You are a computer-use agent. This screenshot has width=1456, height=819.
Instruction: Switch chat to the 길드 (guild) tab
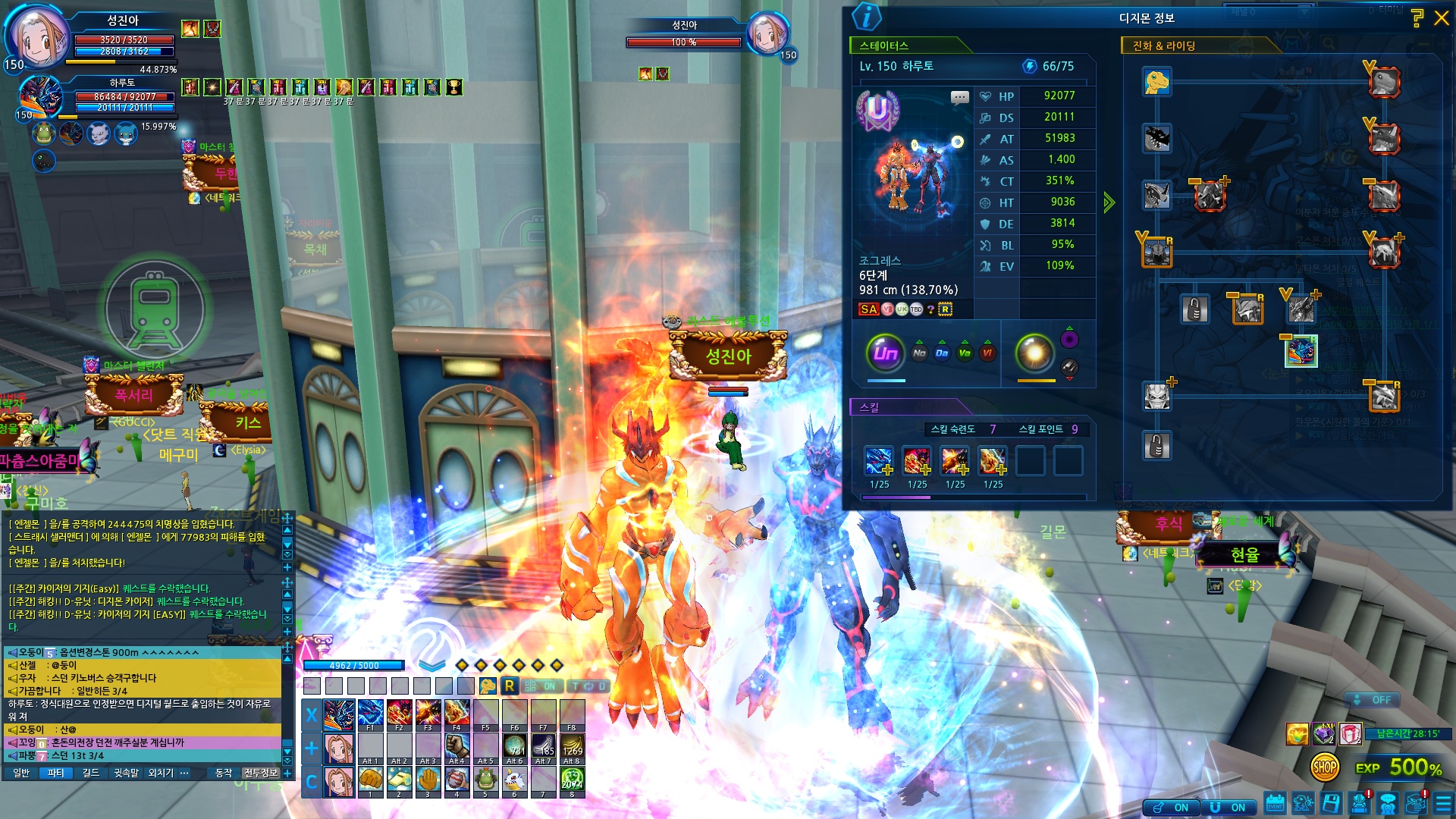(x=91, y=773)
